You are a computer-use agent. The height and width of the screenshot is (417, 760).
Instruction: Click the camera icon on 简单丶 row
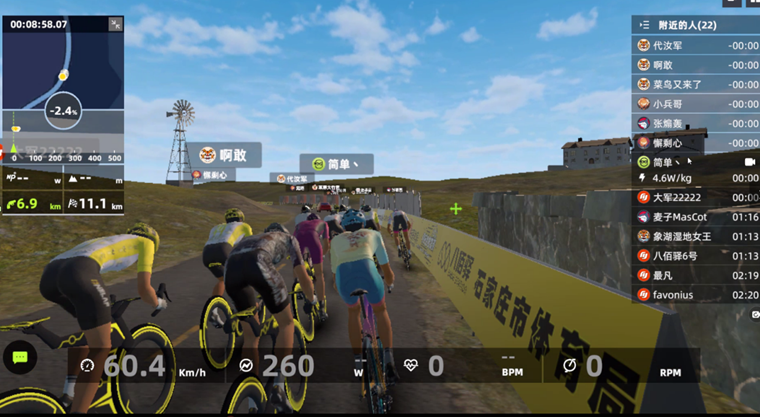tap(749, 161)
